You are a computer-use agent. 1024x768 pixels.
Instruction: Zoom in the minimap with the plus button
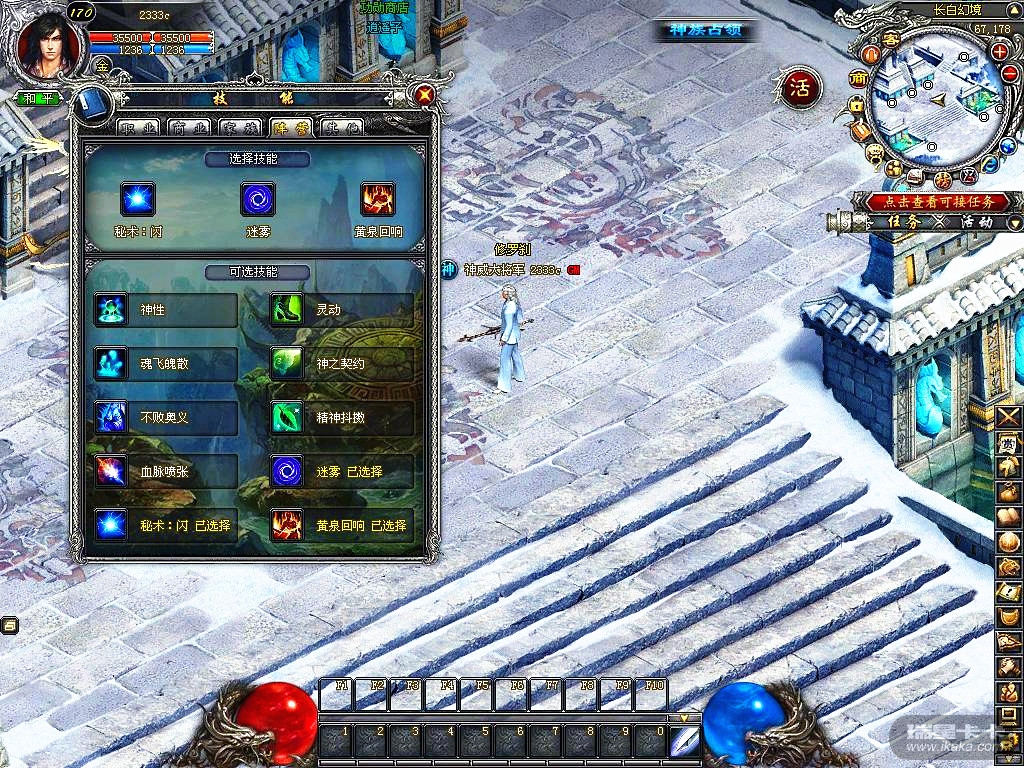(x=999, y=51)
